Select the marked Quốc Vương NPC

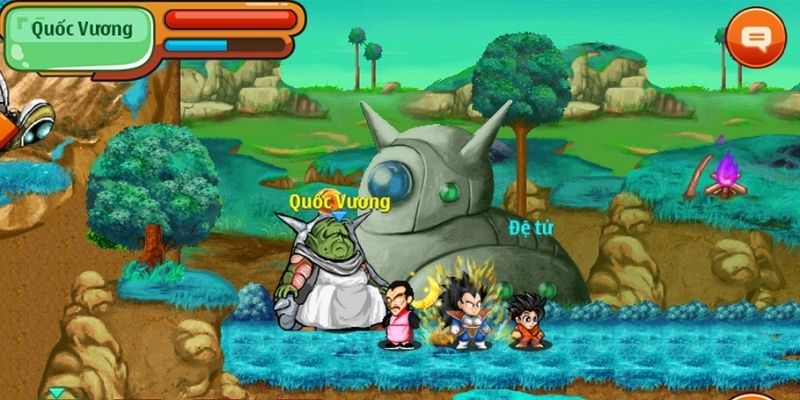pos(330,275)
